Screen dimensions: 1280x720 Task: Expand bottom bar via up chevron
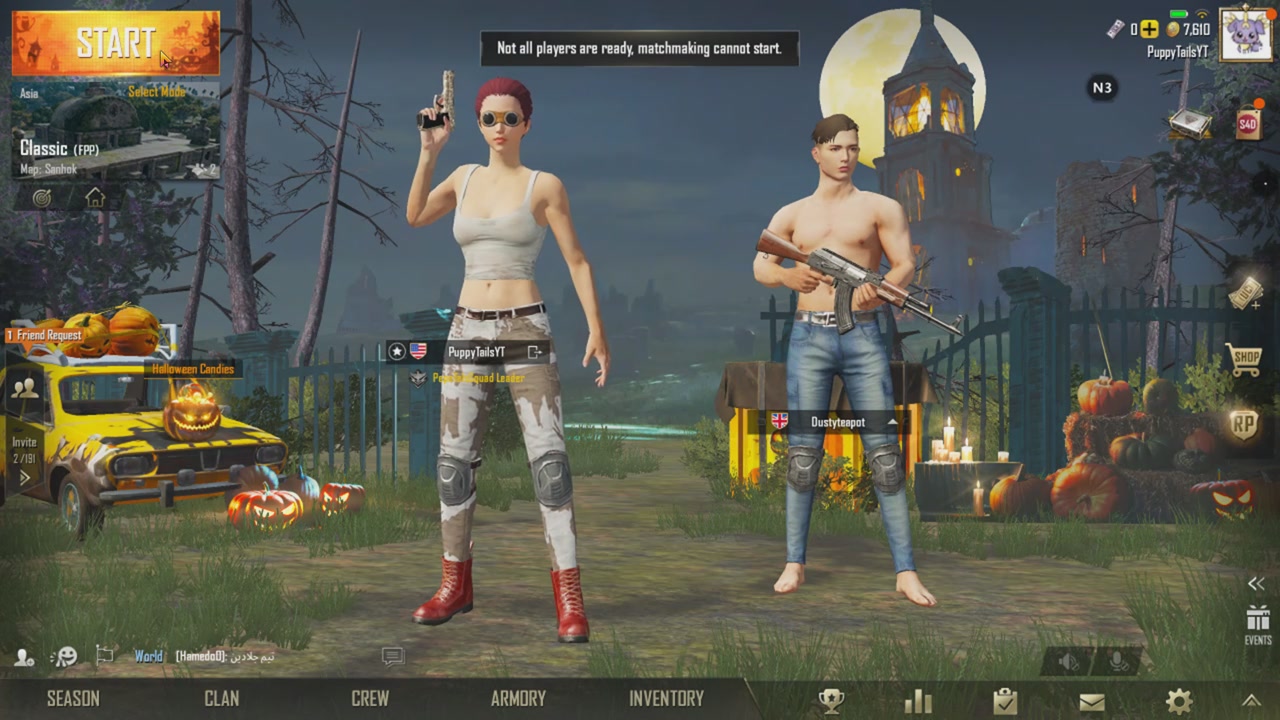pyautogui.click(x=1253, y=702)
